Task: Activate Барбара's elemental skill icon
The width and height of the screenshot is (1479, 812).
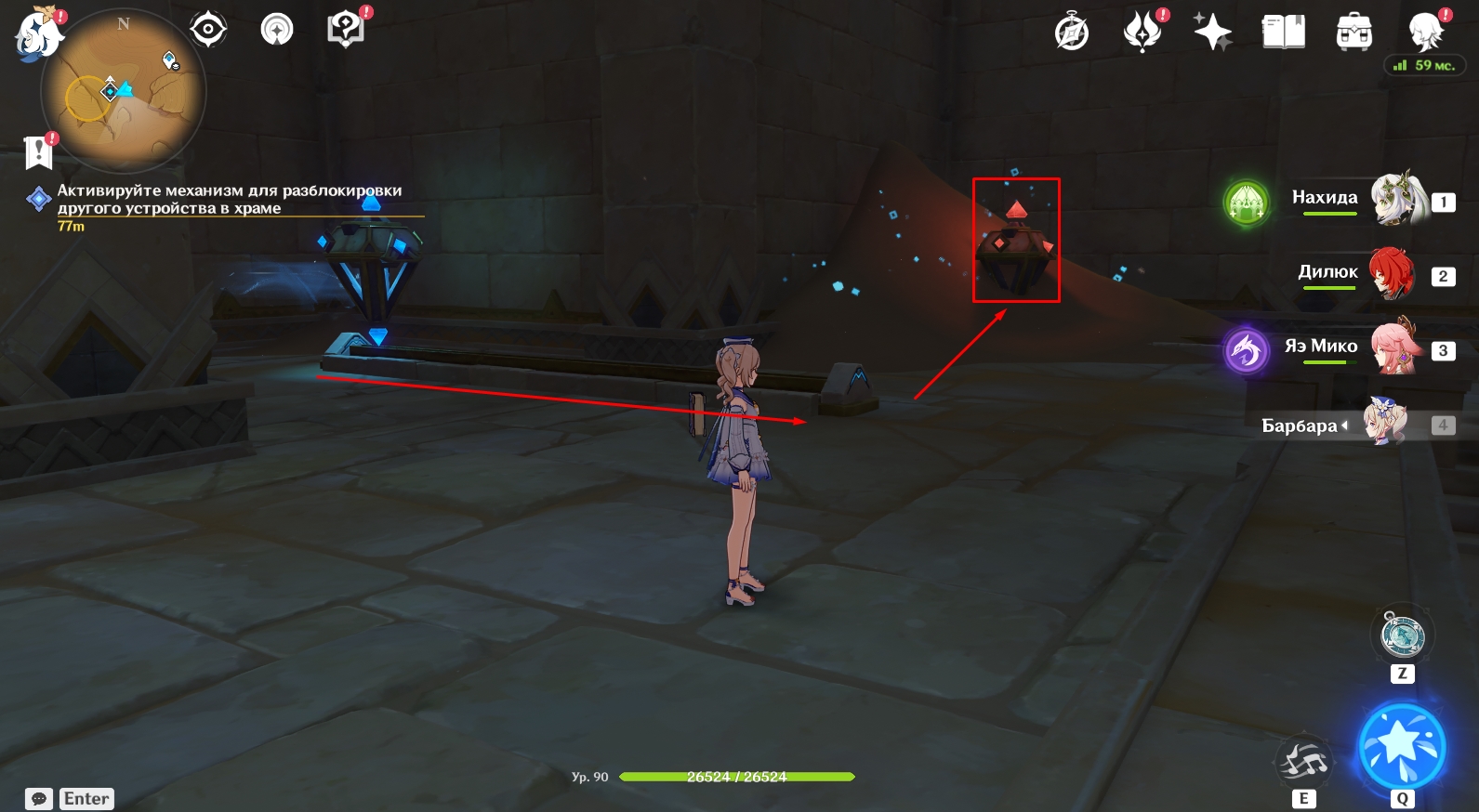Action: 1303,762
